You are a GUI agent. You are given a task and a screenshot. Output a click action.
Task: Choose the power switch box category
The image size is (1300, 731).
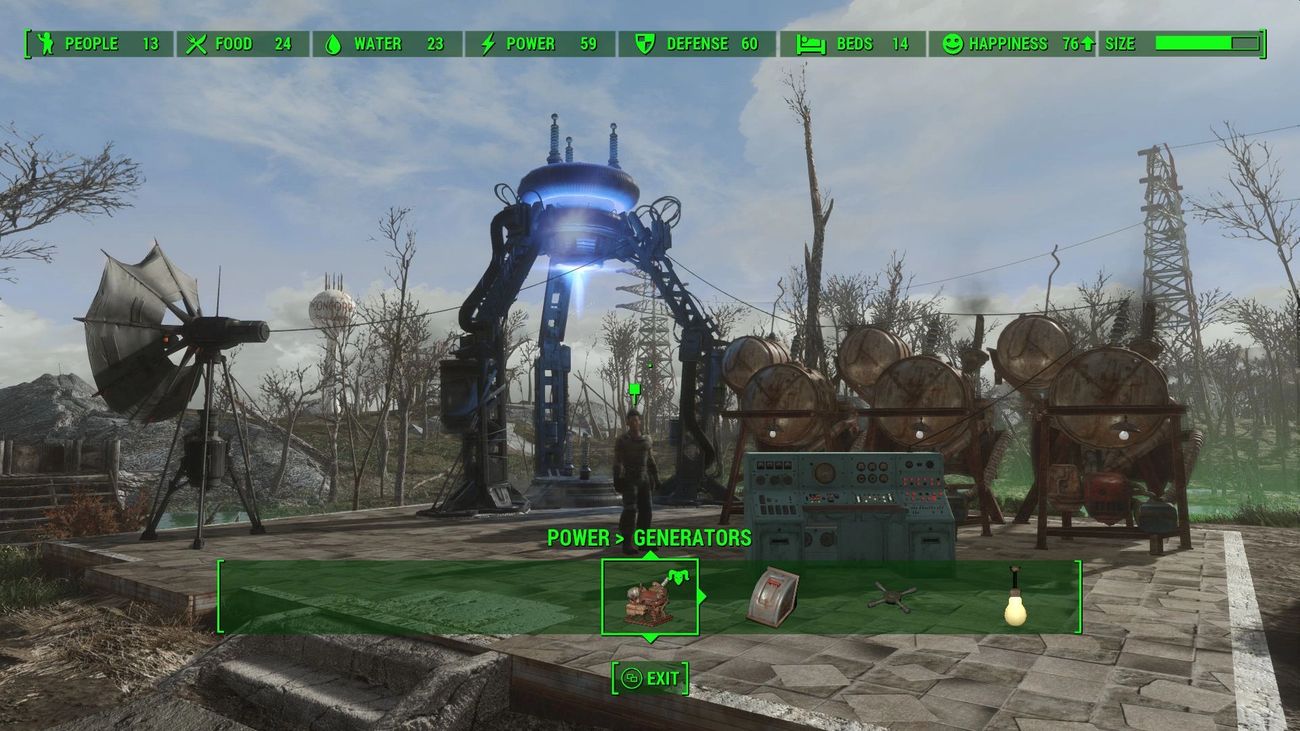(771, 597)
